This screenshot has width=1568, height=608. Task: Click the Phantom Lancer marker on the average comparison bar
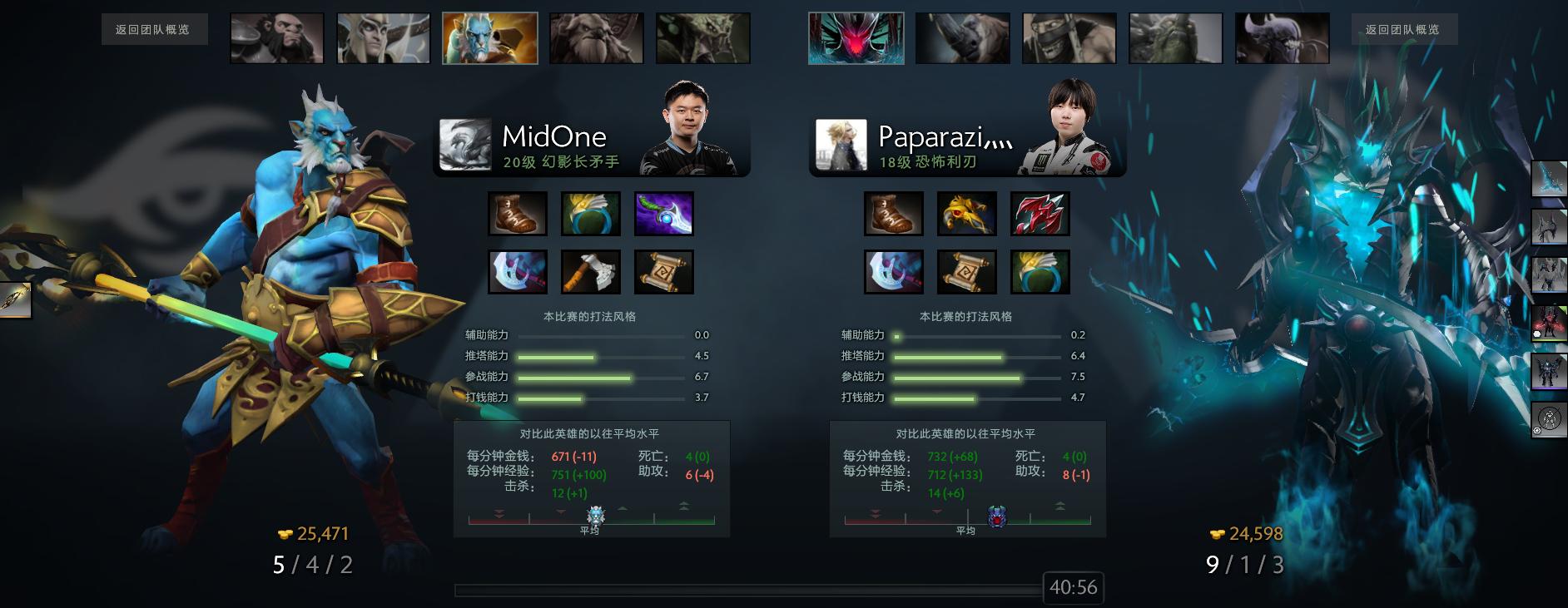(594, 516)
